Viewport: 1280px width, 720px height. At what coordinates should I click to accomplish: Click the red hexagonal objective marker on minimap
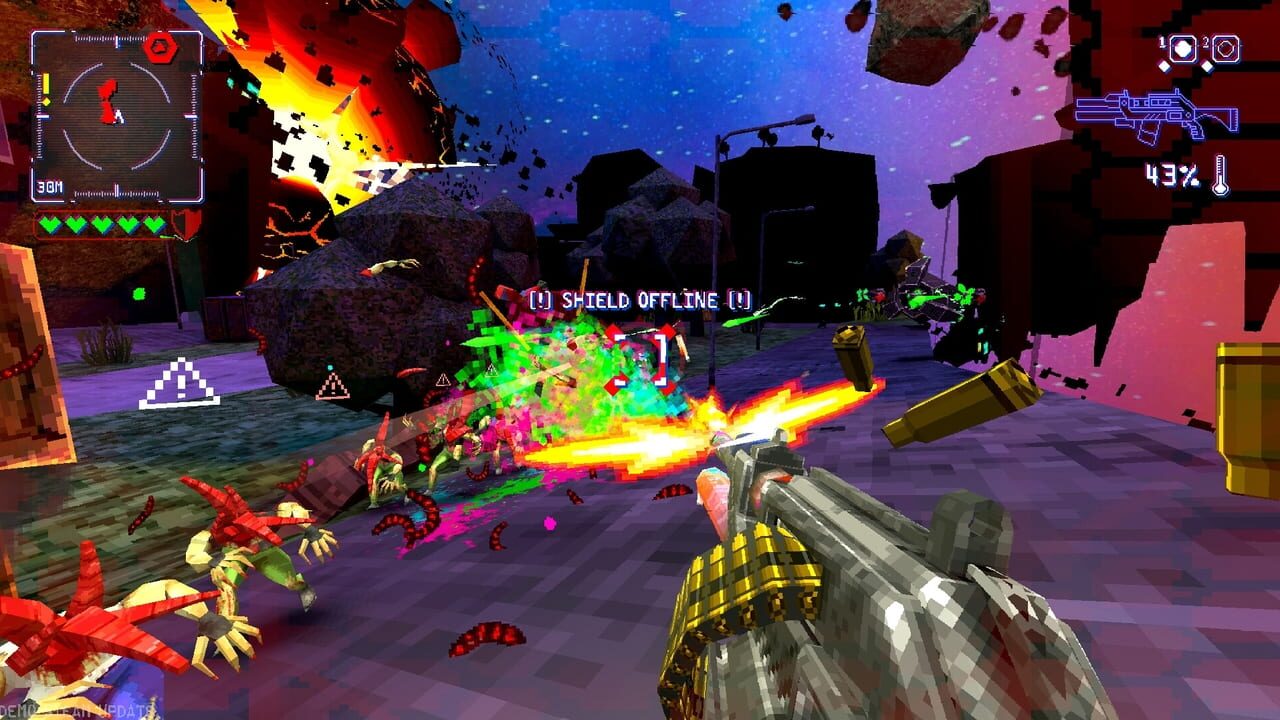tap(160, 47)
